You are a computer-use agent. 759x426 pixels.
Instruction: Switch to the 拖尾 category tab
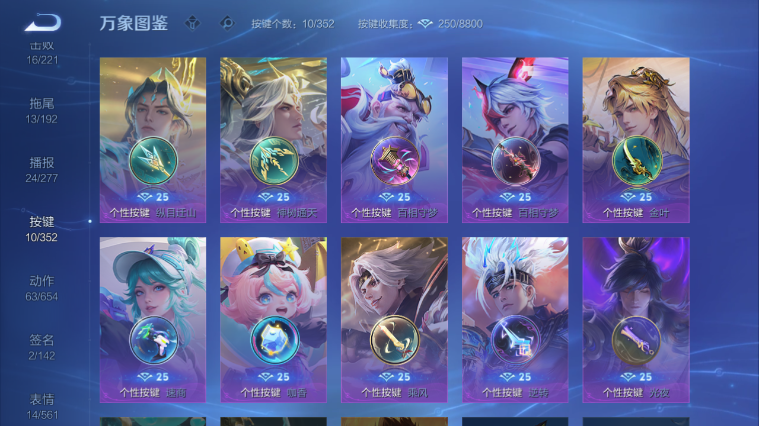click(42, 109)
